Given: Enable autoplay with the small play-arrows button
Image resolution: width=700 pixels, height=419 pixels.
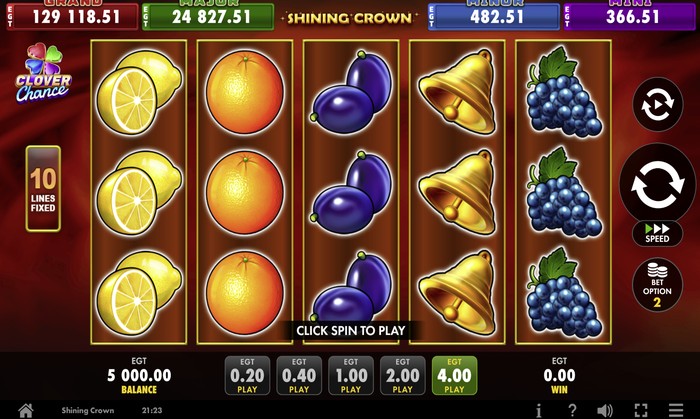Looking at the screenshot, I should [658, 104].
